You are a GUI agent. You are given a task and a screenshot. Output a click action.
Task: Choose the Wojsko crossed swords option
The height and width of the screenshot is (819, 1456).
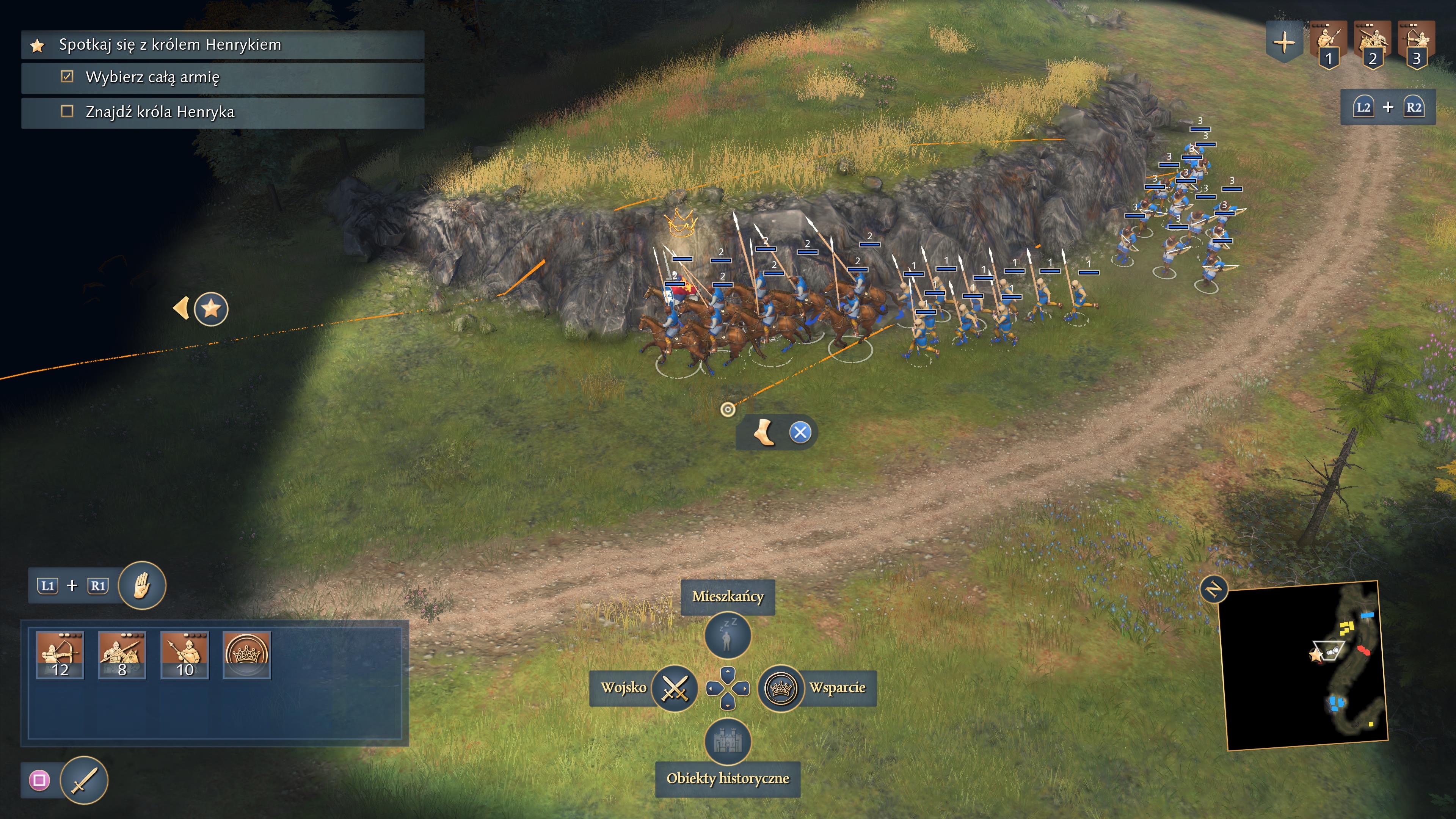(x=674, y=688)
